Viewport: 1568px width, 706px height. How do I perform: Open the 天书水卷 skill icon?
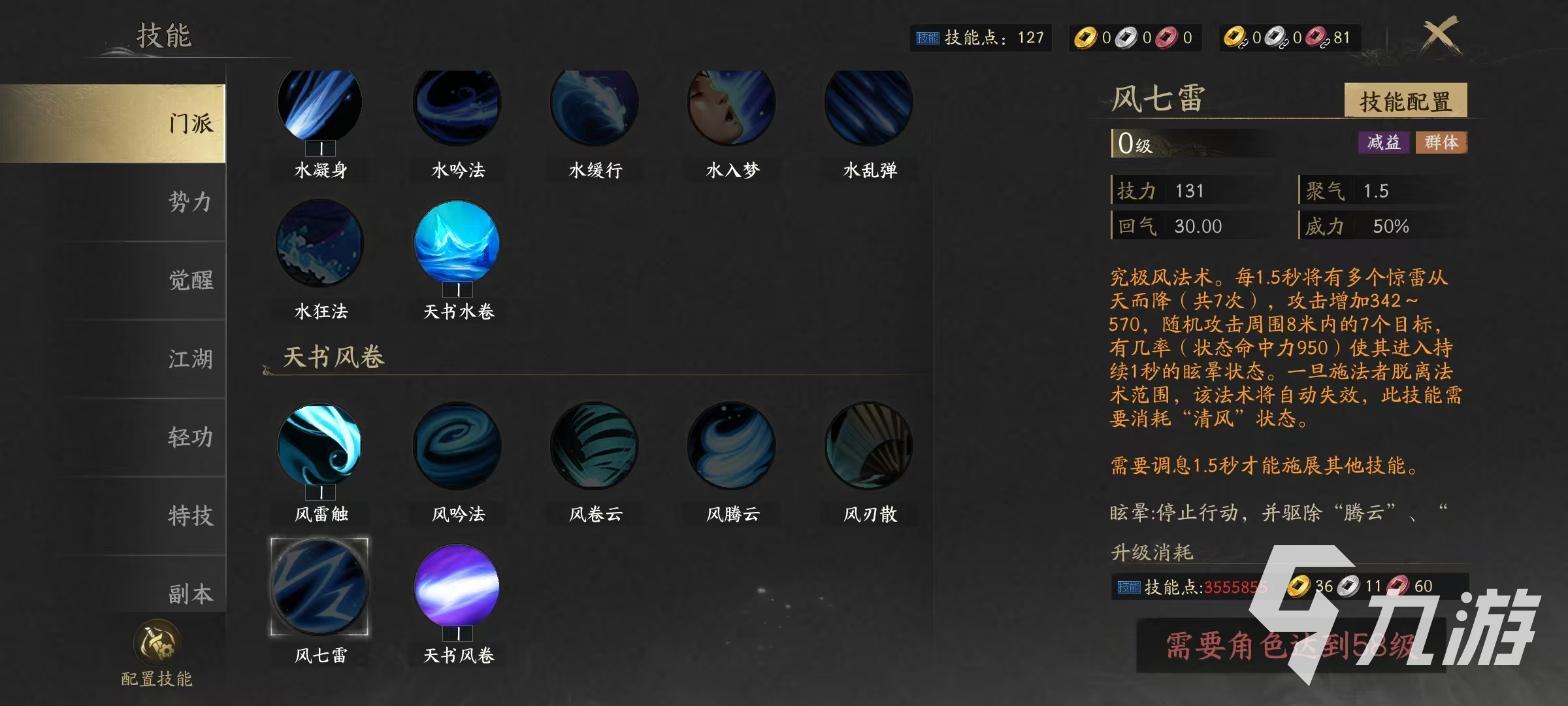click(x=457, y=245)
